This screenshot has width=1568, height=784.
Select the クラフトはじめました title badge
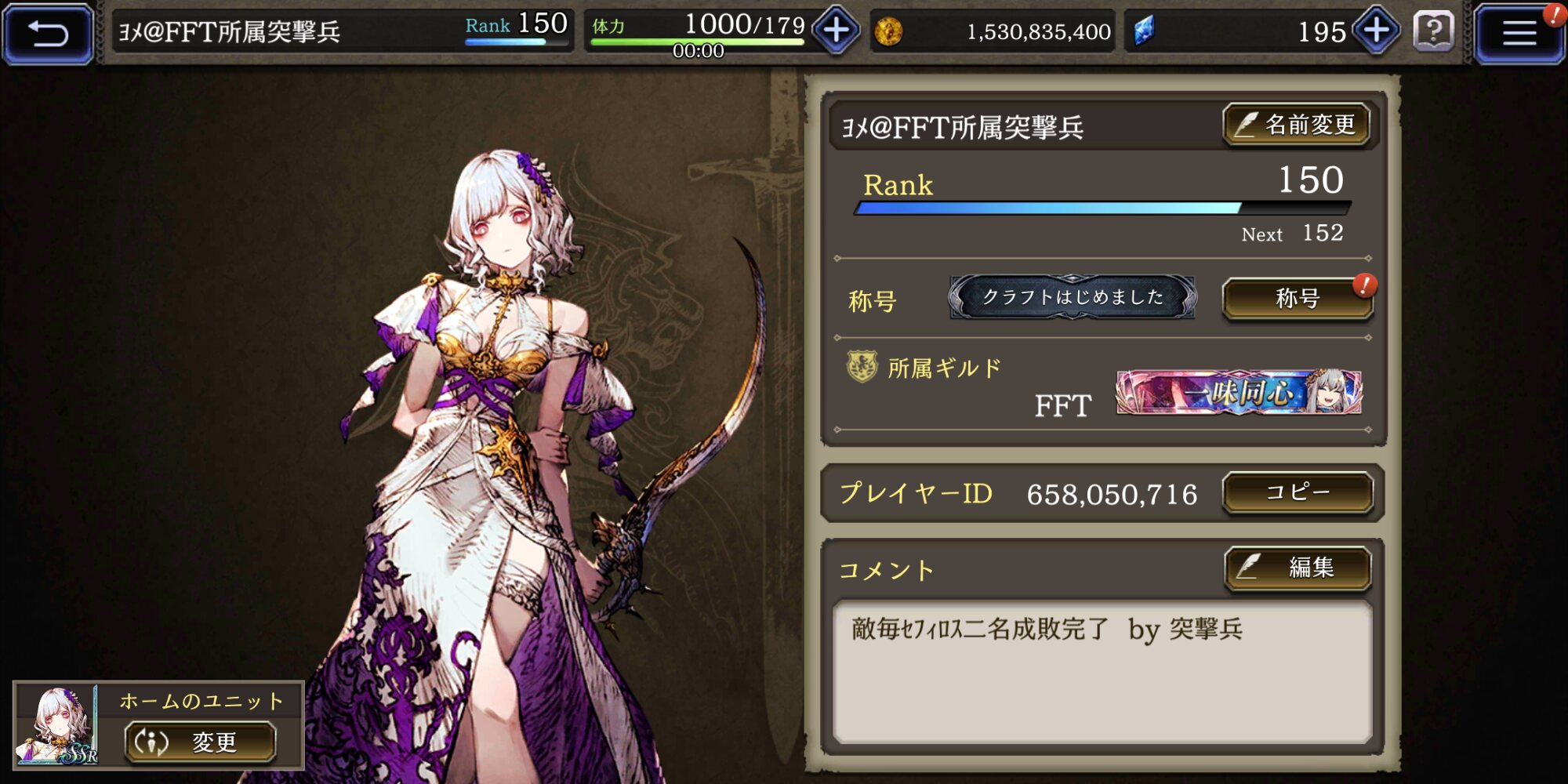pos(1072,297)
